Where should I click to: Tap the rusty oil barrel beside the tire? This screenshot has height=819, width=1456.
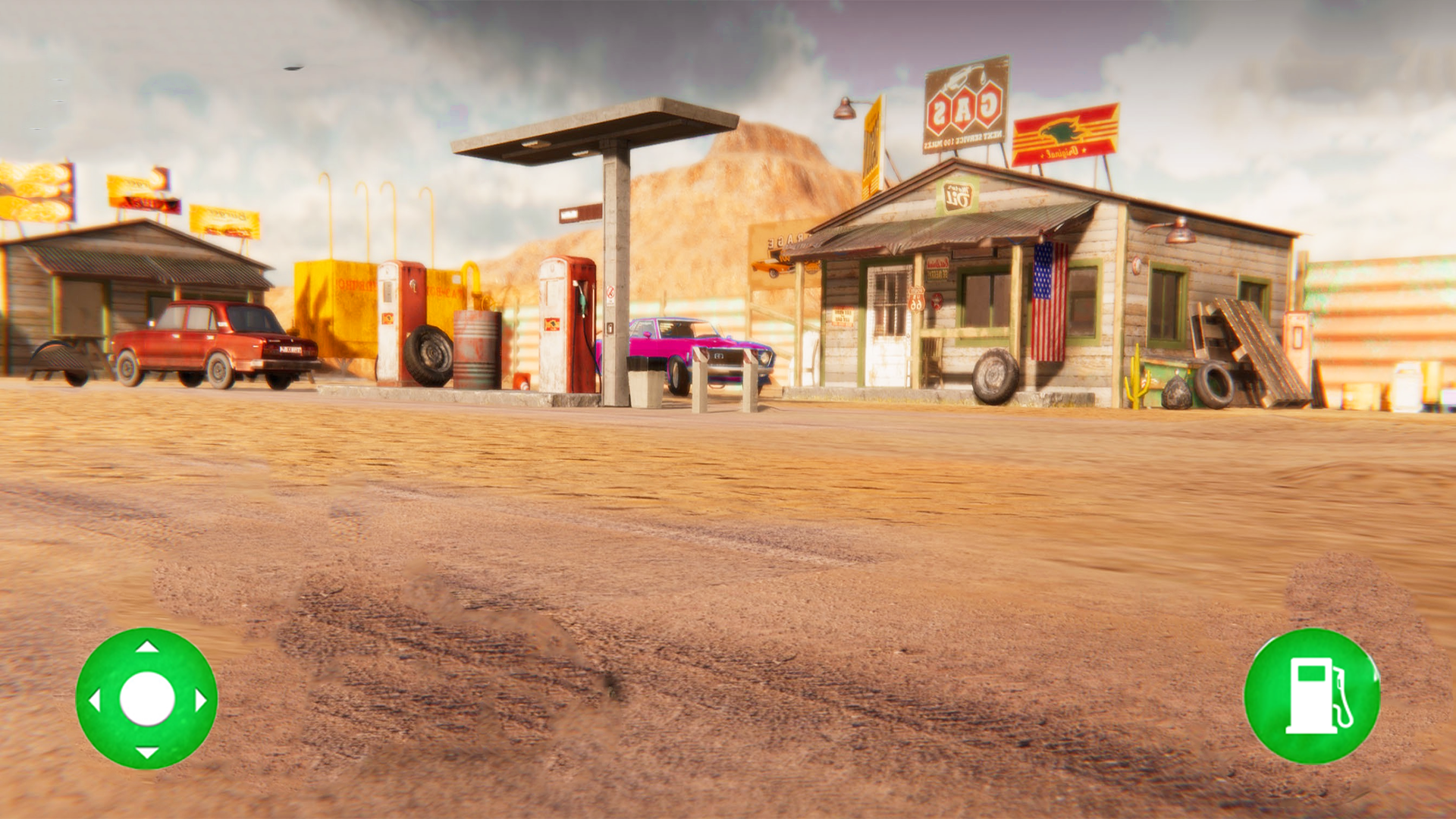click(x=475, y=349)
